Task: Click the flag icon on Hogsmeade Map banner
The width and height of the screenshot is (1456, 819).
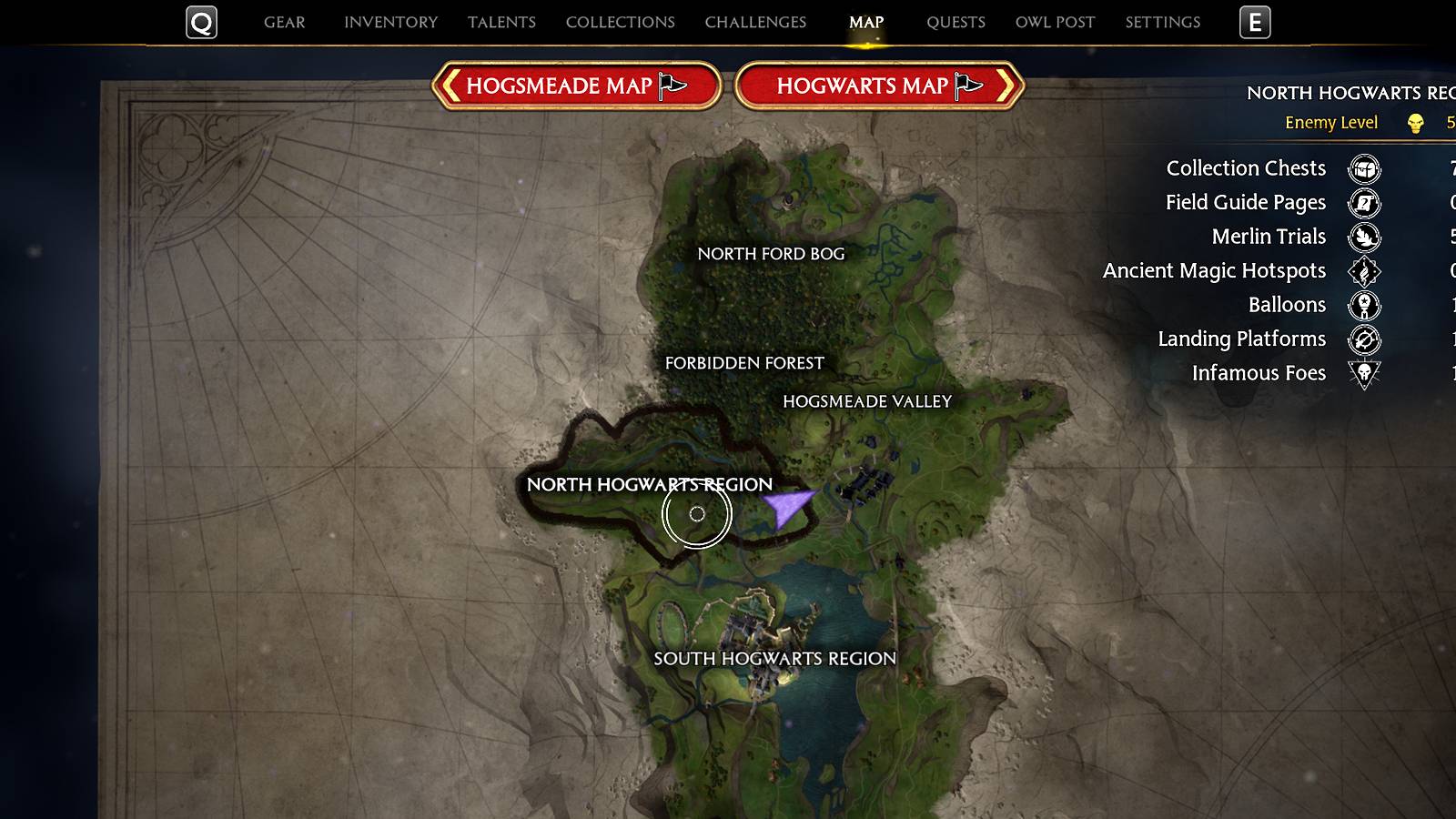Action: point(671,86)
